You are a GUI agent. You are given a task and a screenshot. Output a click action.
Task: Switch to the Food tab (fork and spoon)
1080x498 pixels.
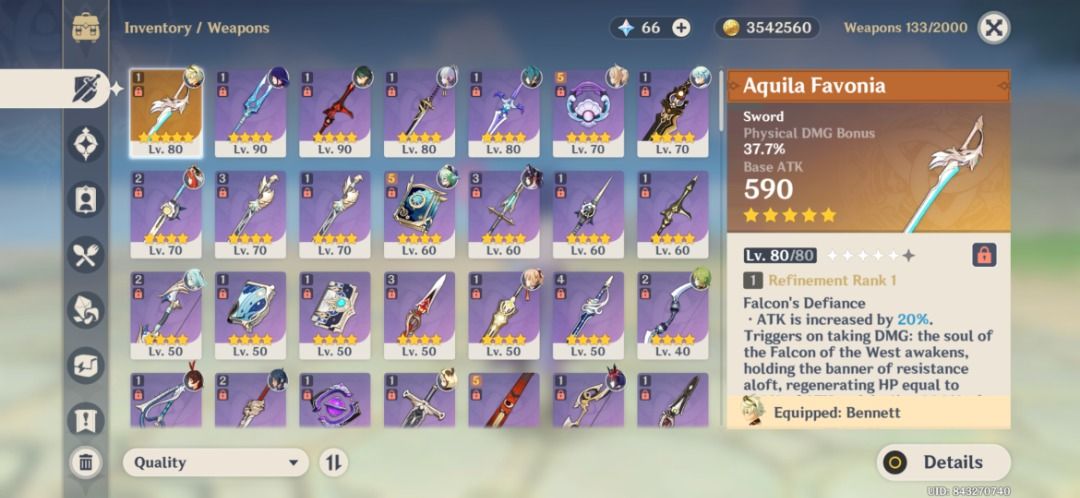(86, 254)
